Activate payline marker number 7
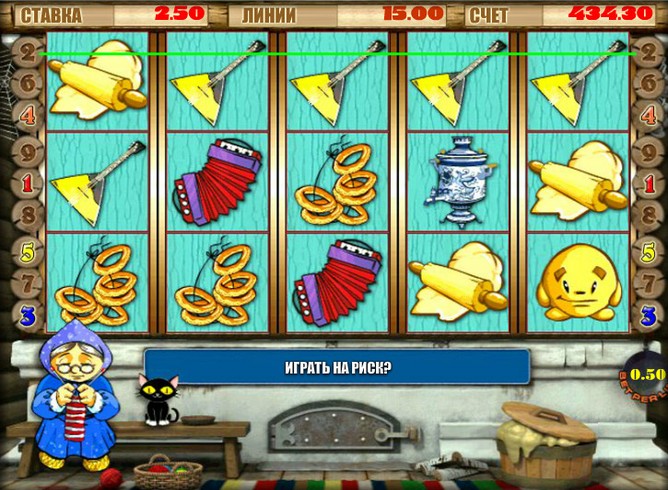The width and height of the screenshot is (668, 490). tap(29, 283)
